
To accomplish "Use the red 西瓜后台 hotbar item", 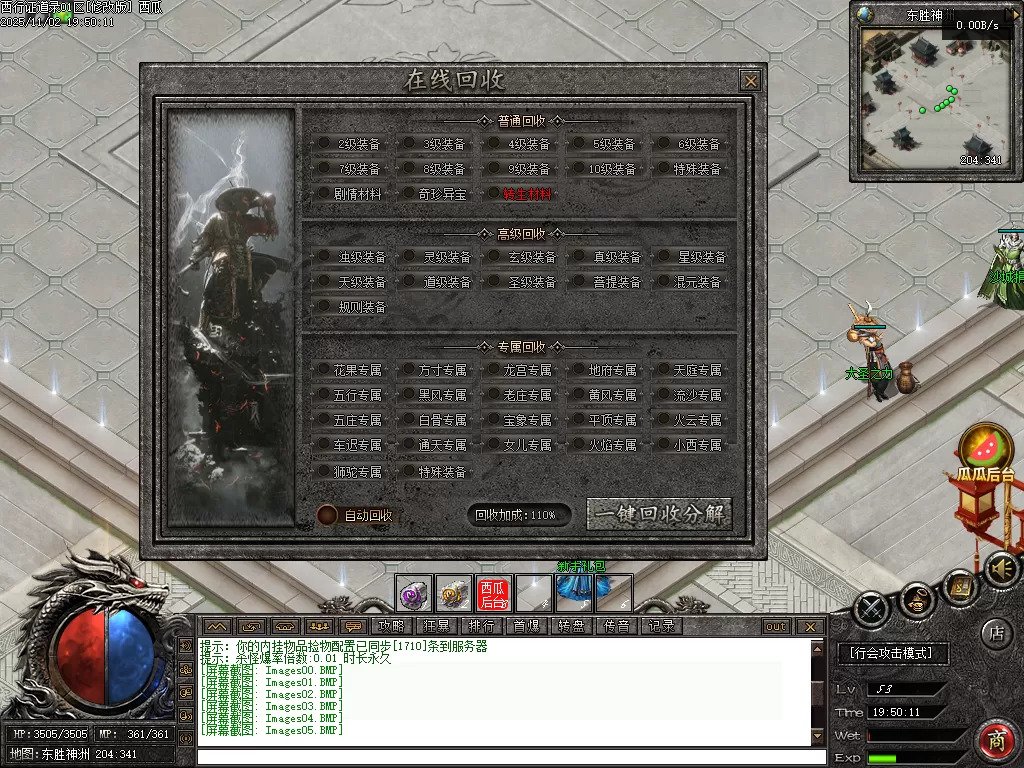I will click(x=493, y=594).
